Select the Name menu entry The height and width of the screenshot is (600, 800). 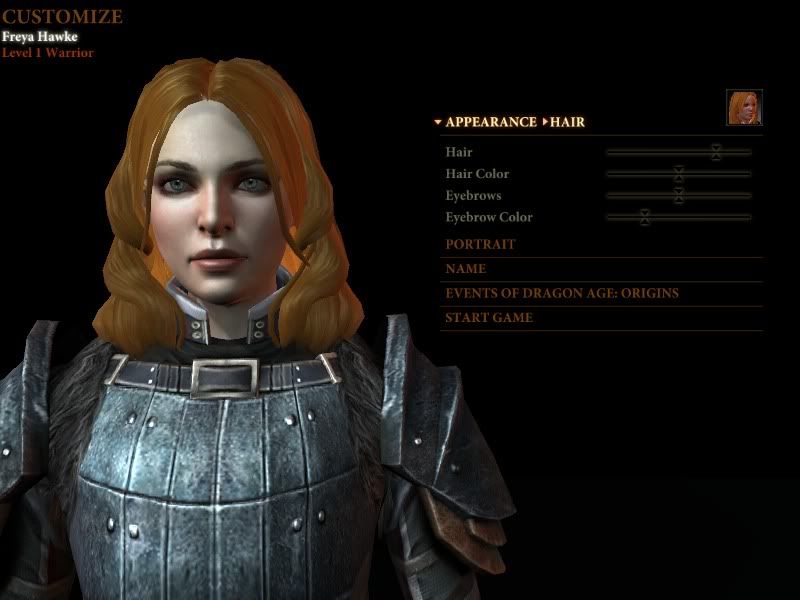[466, 269]
